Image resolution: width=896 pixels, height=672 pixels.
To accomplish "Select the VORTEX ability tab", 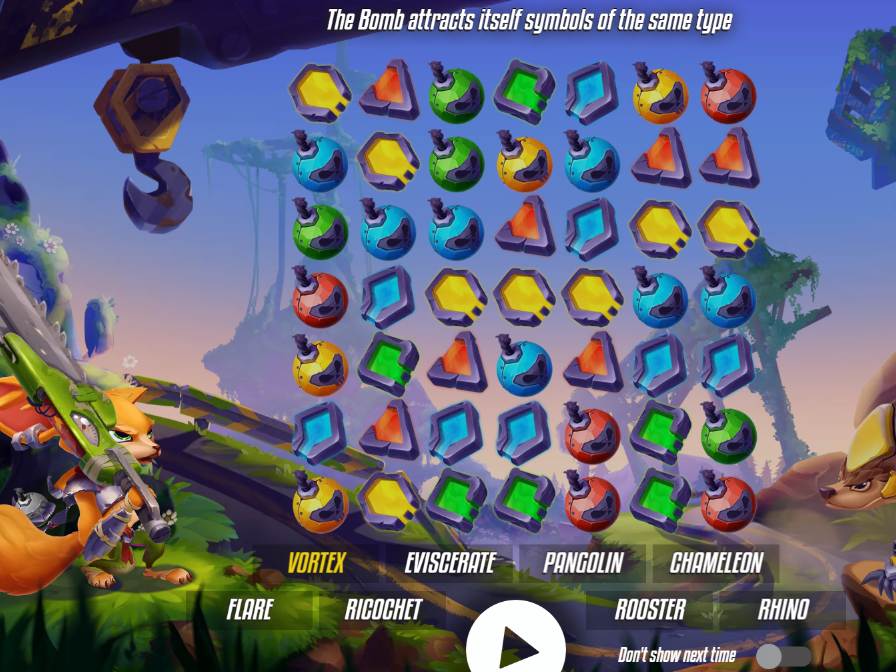I will [x=316, y=563].
